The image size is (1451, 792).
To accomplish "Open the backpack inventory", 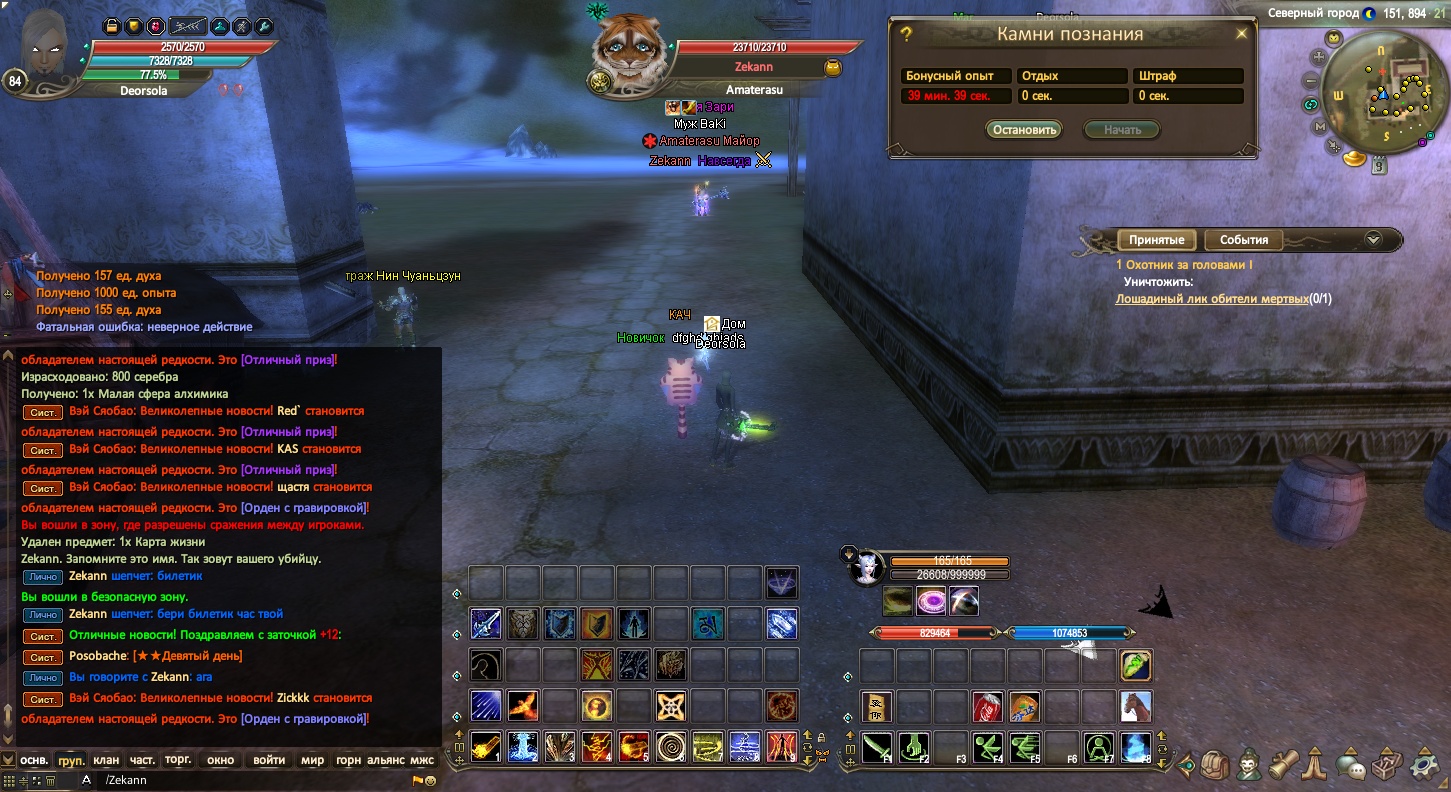I will (x=1215, y=766).
